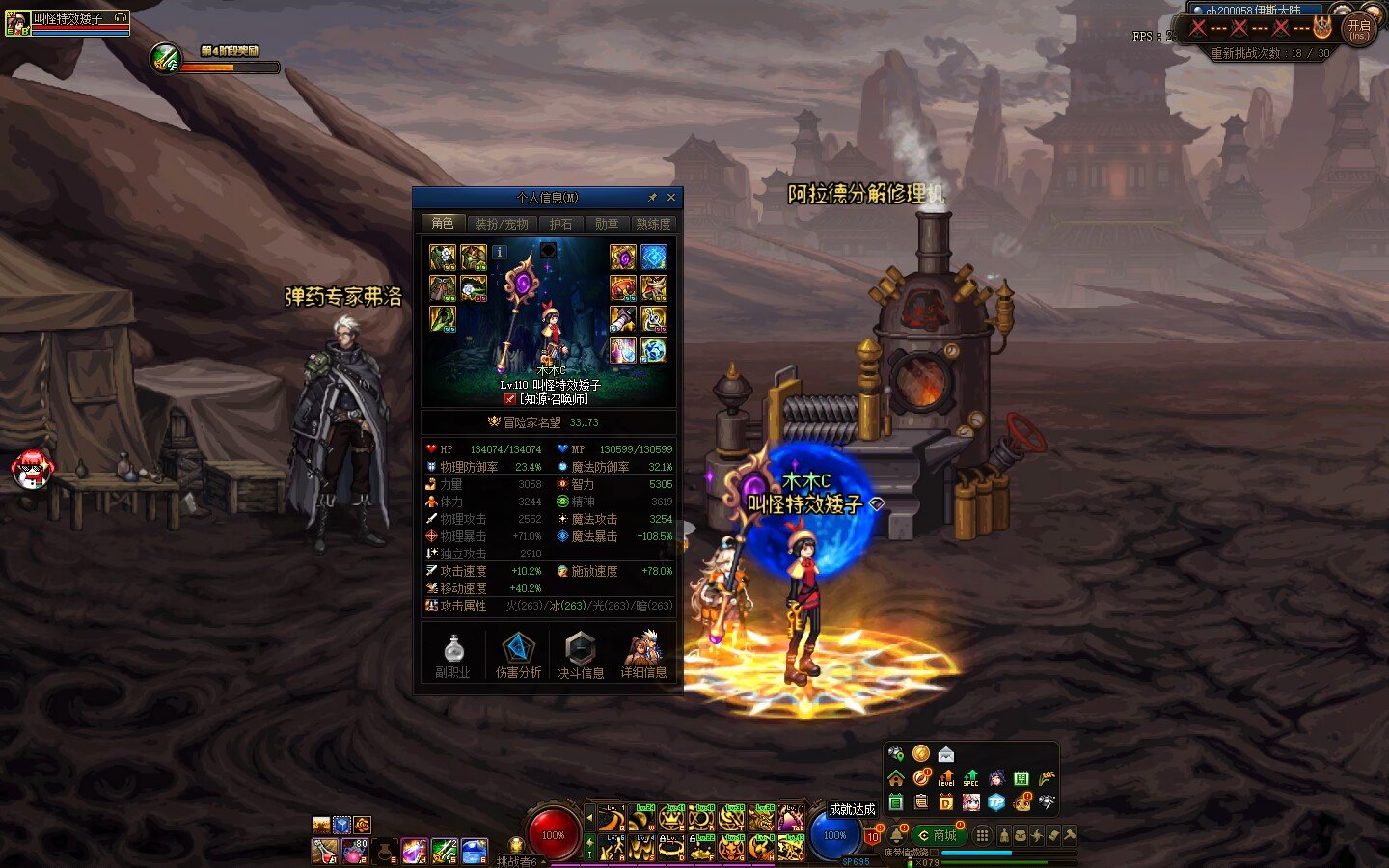Screen dimensions: 1389x868
Task: Open the mail envelope icon
Action: click(946, 754)
